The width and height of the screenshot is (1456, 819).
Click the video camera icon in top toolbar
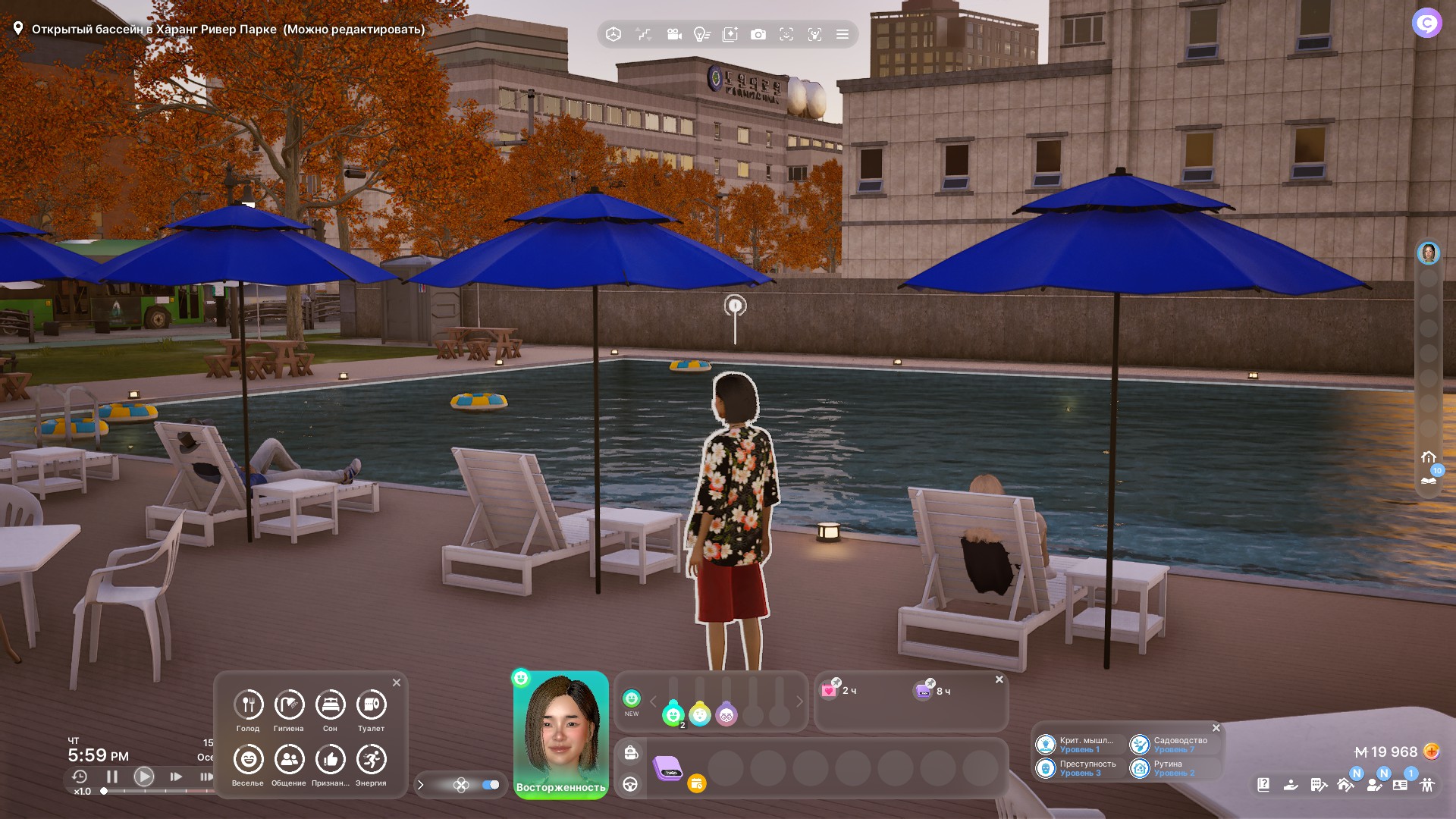[673, 34]
